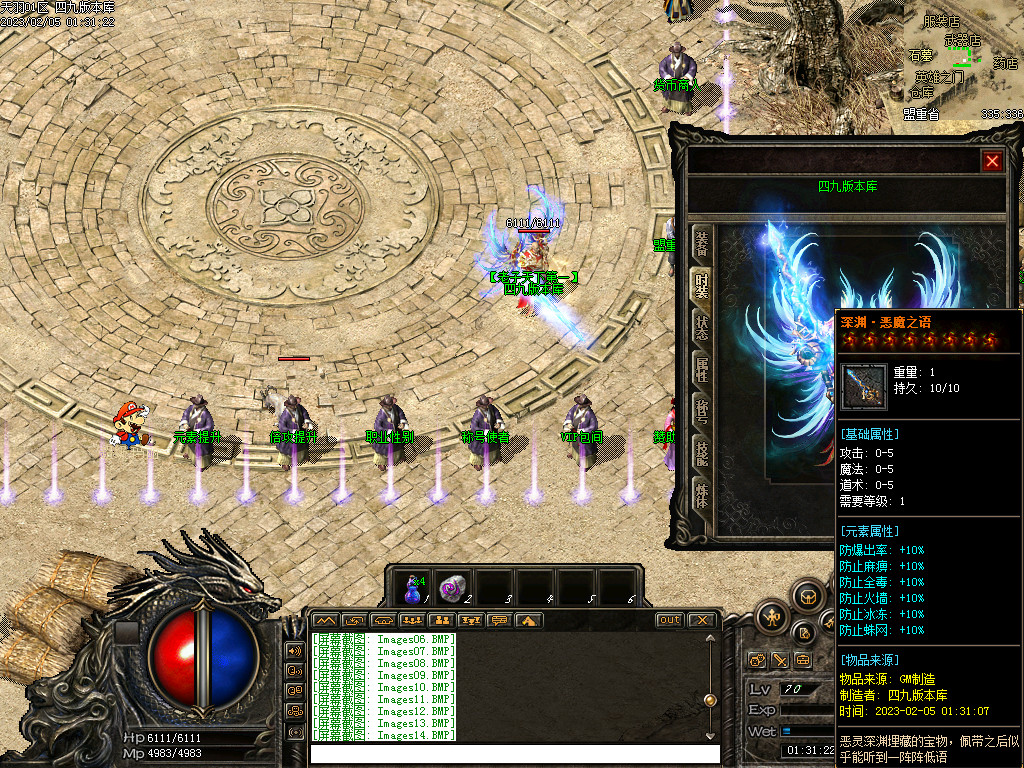Show the 属性 attributes tab
1024x768 pixels.
702,370
